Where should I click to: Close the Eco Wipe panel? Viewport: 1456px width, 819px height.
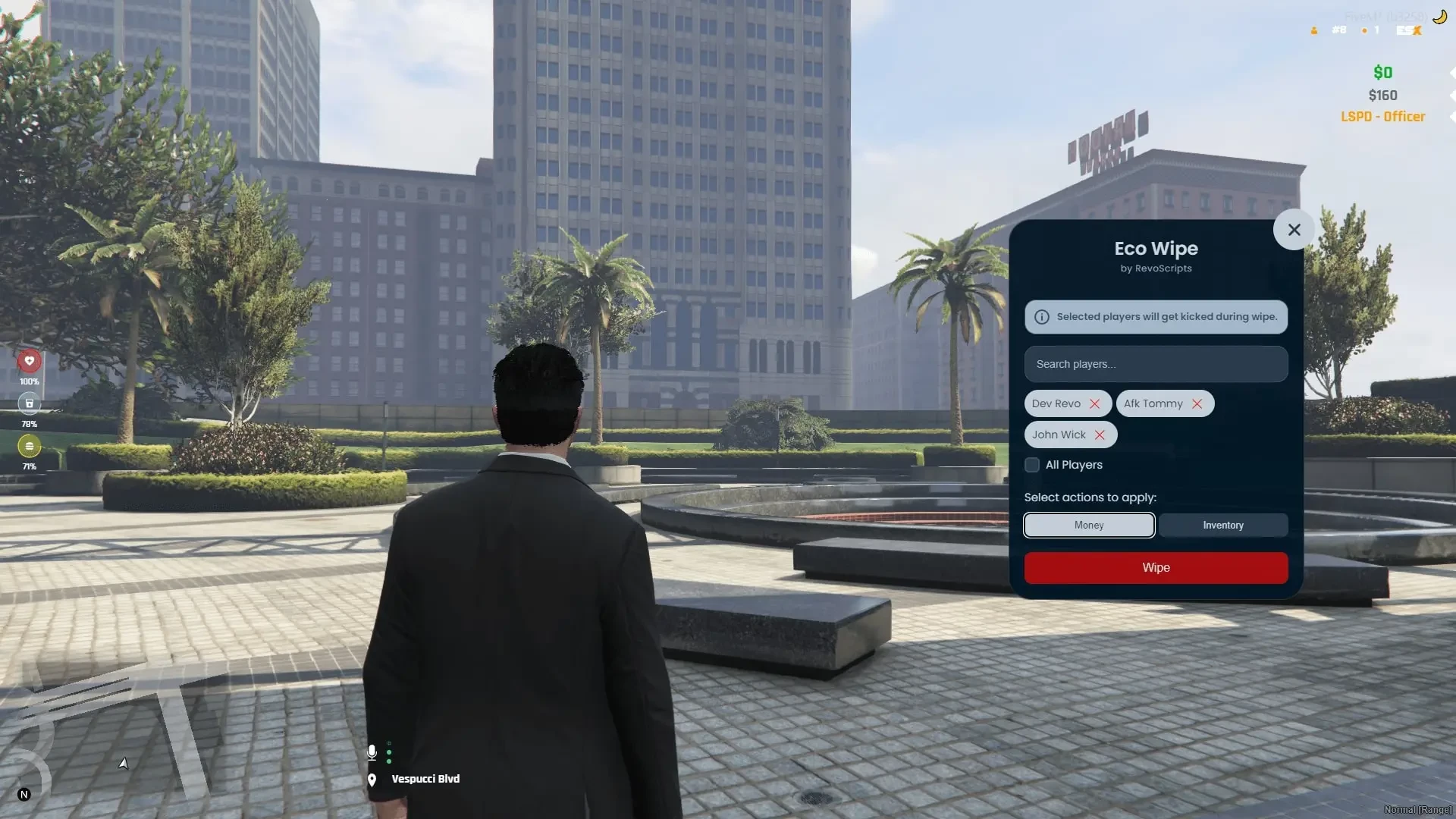click(x=1294, y=230)
